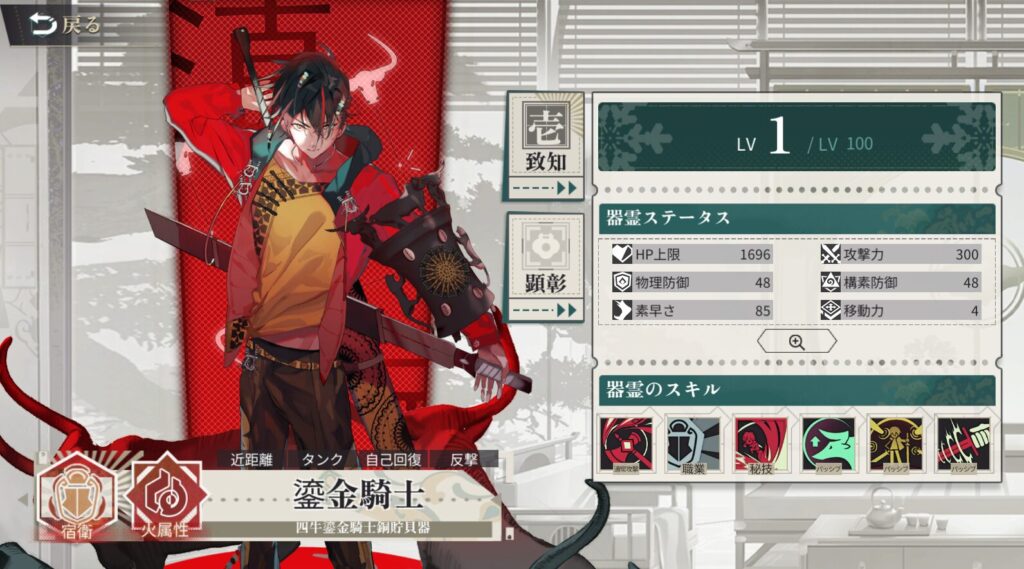Click the LV 1 level banner
The height and width of the screenshot is (569, 1024).
[x=797, y=140]
